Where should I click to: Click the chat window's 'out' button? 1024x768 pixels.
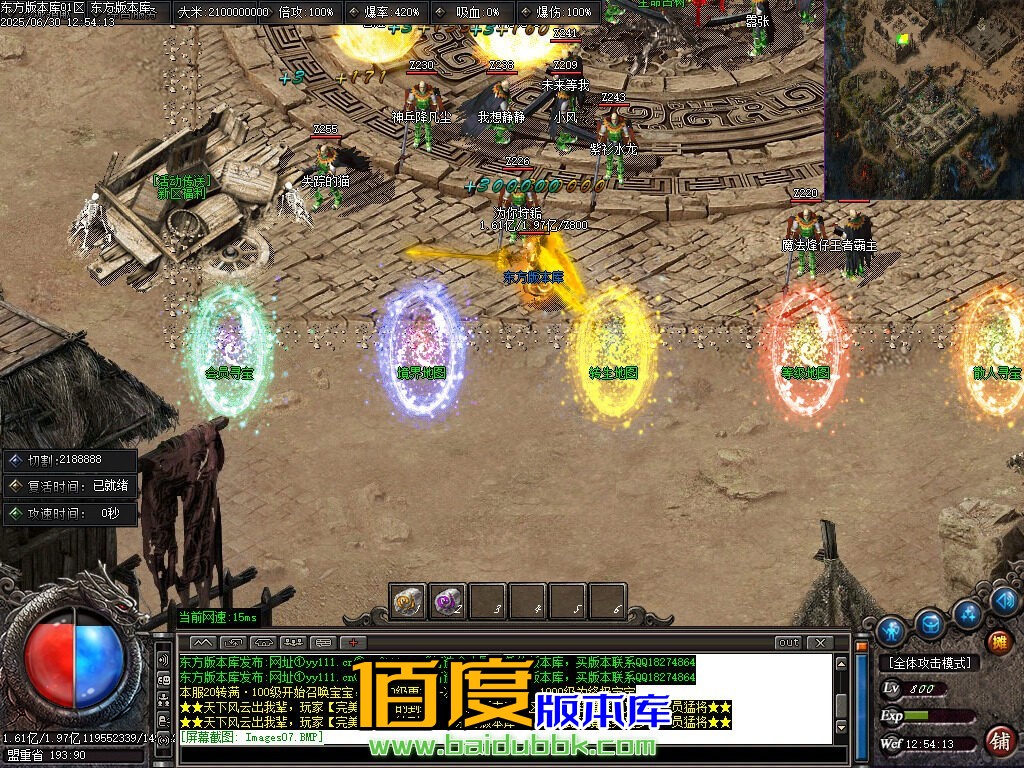pyautogui.click(x=789, y=642)
